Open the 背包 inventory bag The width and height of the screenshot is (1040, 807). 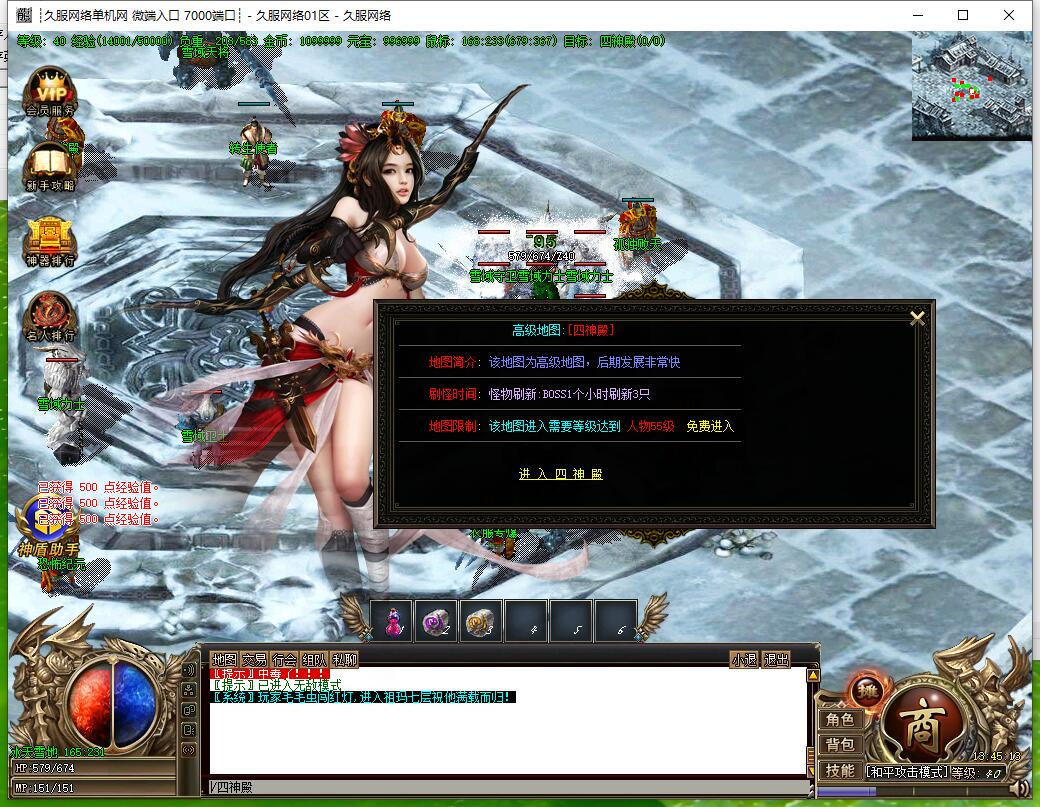[x=840, y=745]
